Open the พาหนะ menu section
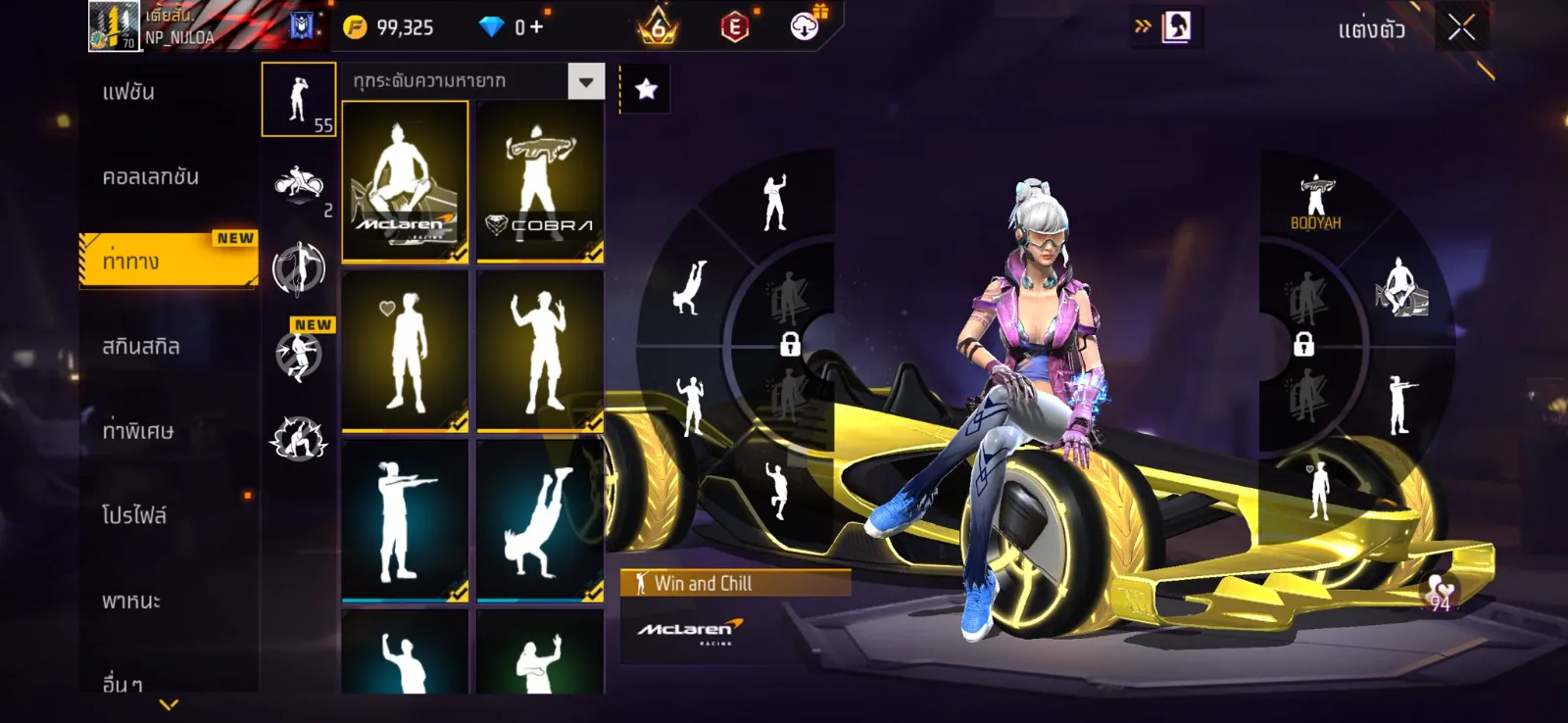Screen dimensions: 1568x723 tap(131, 601)
